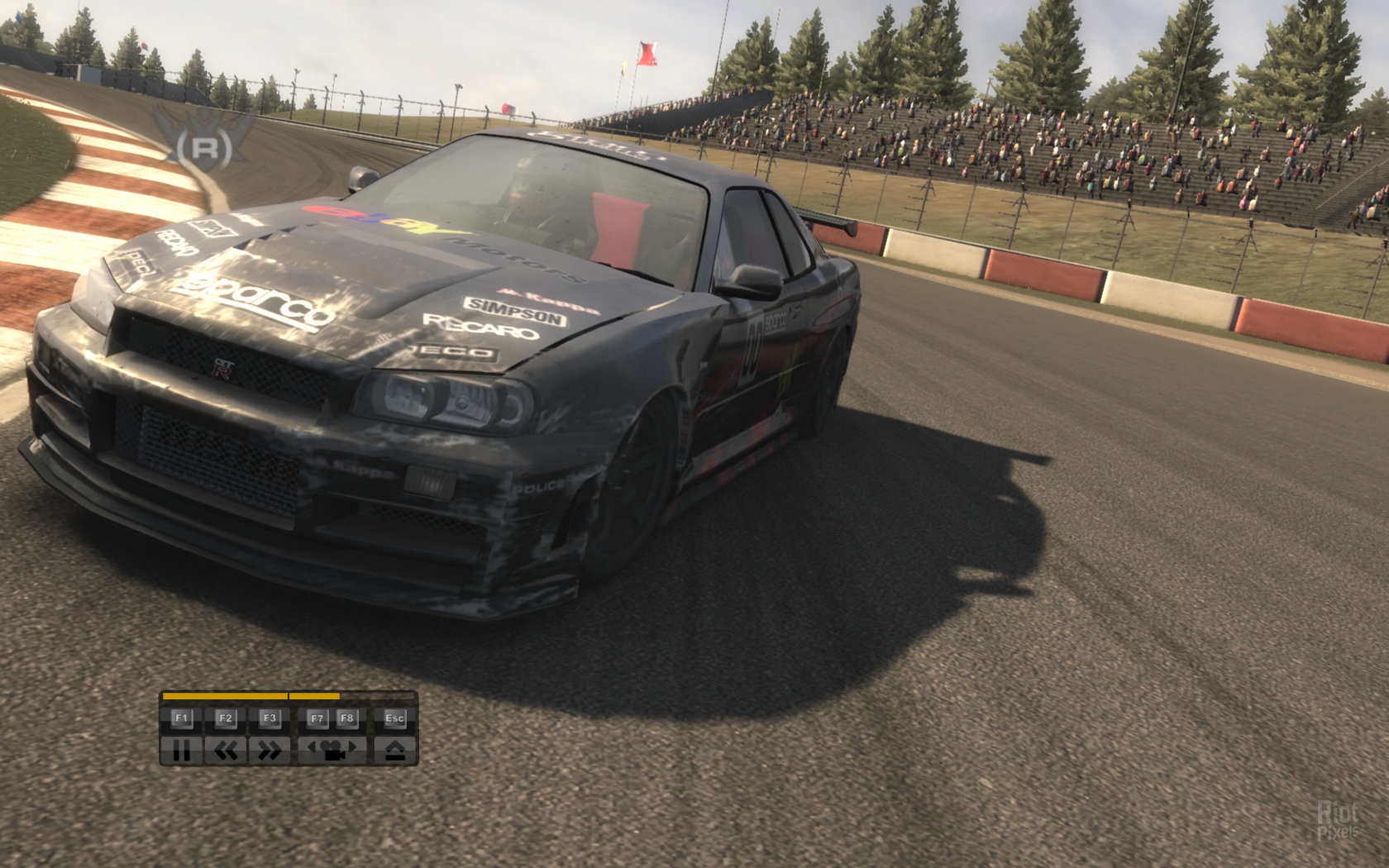Pause the replay playback
The image size is (1389, 868).
[x=181, y=750]
